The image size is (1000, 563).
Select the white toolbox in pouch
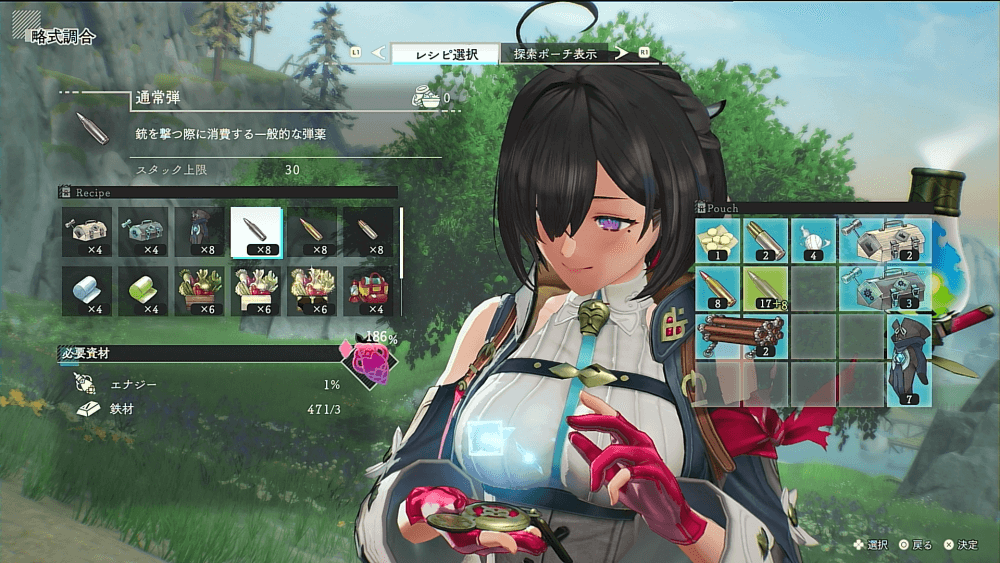coord(886,240)
